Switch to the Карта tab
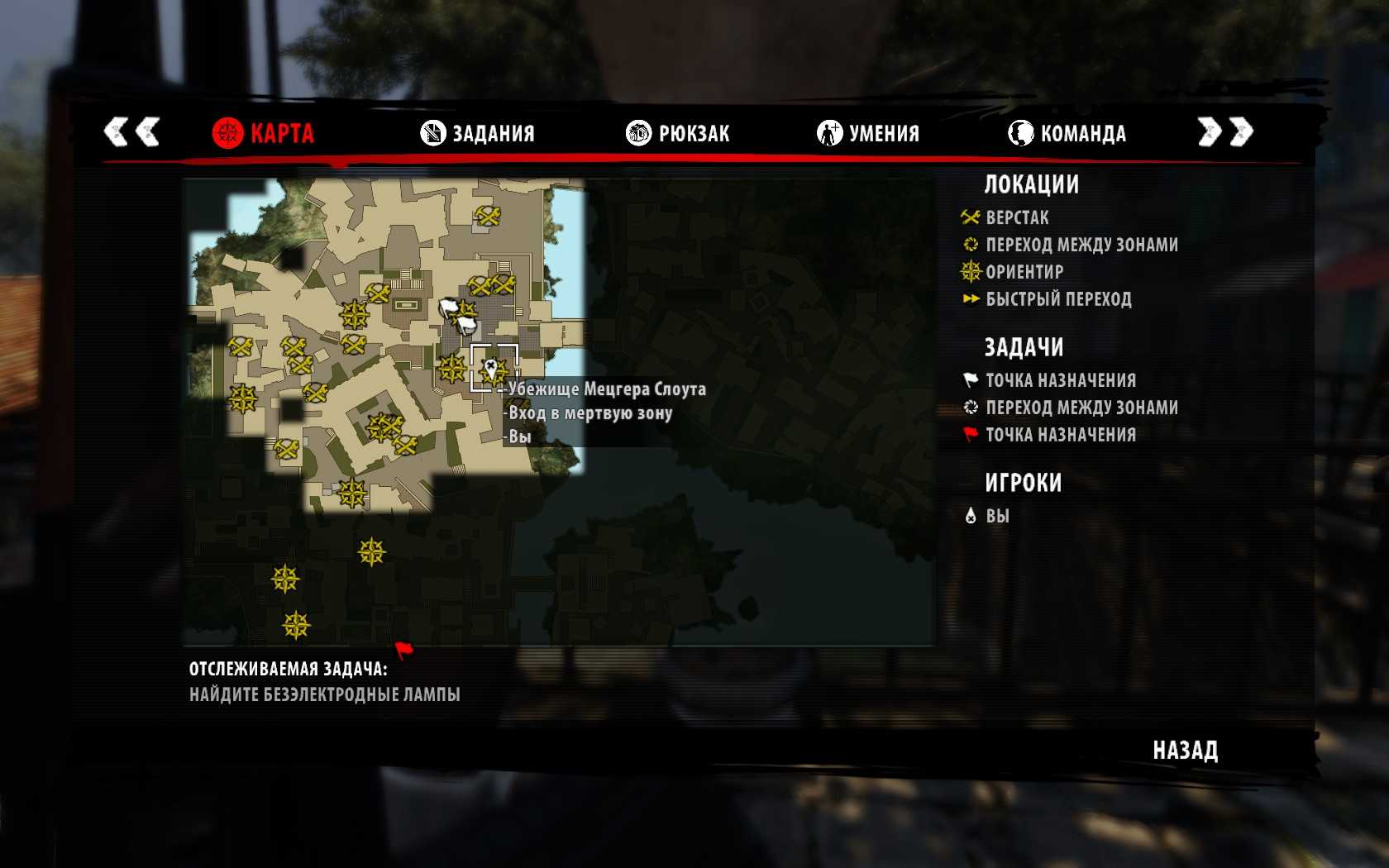Viewport: 1389px width, 868px height. pyautogui.click(x=264, y=133)
